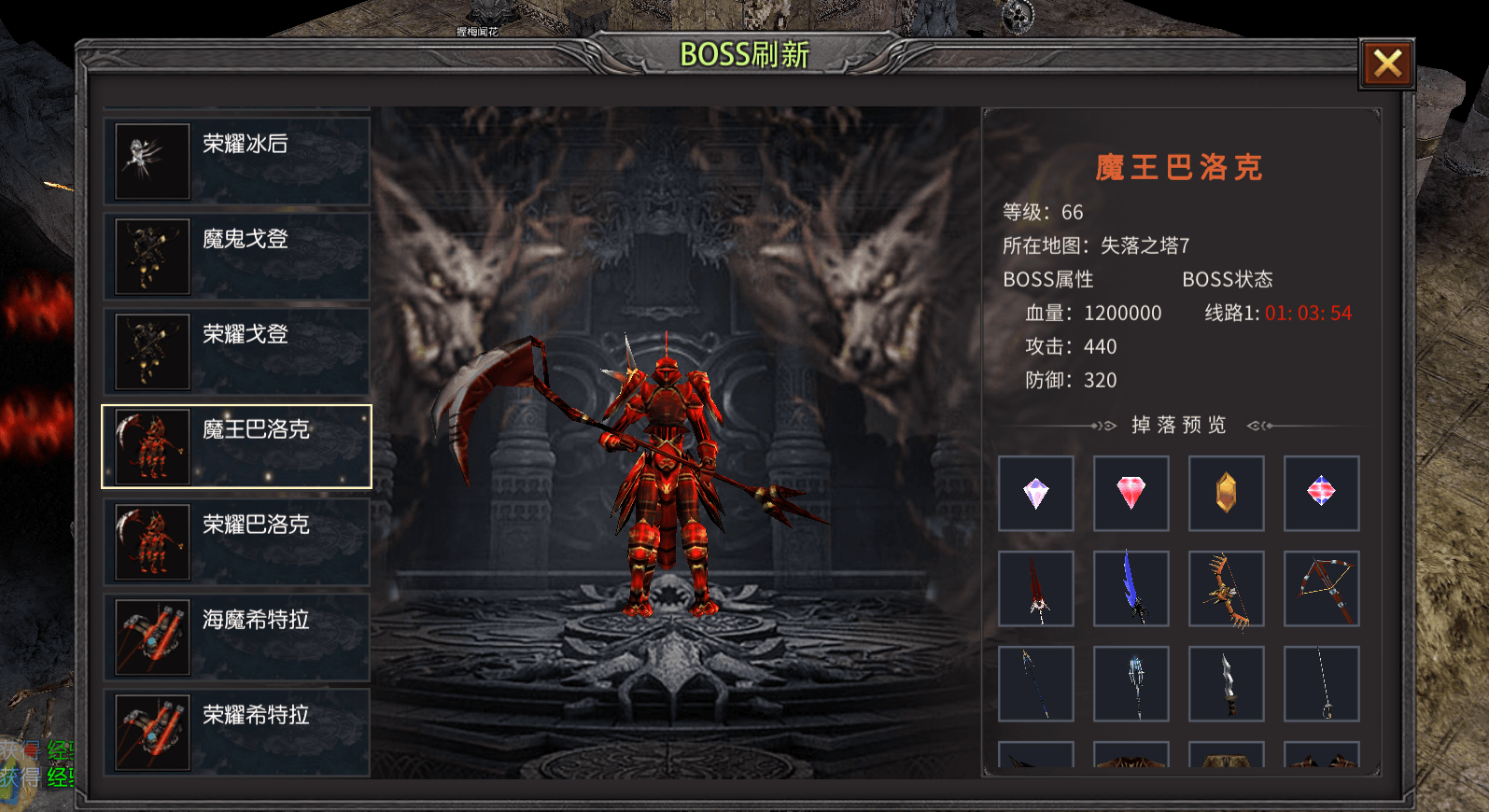
Task: View the crossbow drop item
Action: pos(1322,589)
